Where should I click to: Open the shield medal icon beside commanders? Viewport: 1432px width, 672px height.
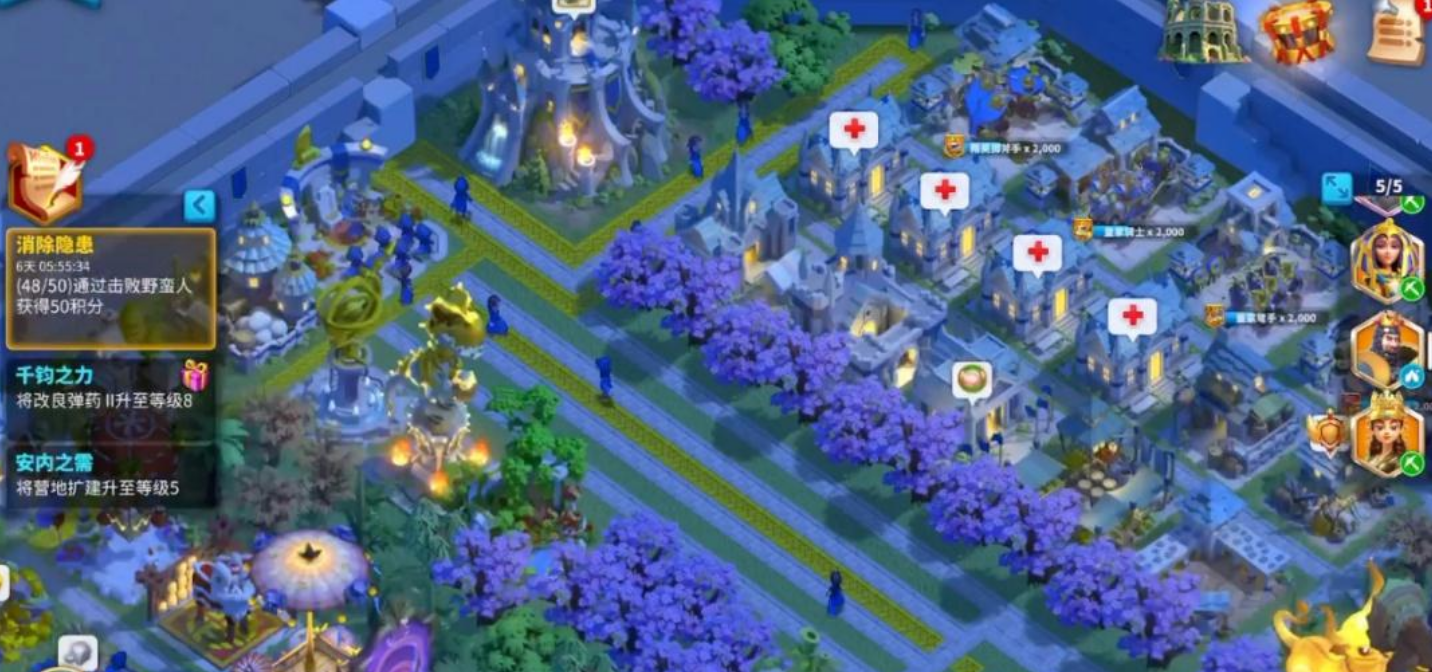[1326, 434]
